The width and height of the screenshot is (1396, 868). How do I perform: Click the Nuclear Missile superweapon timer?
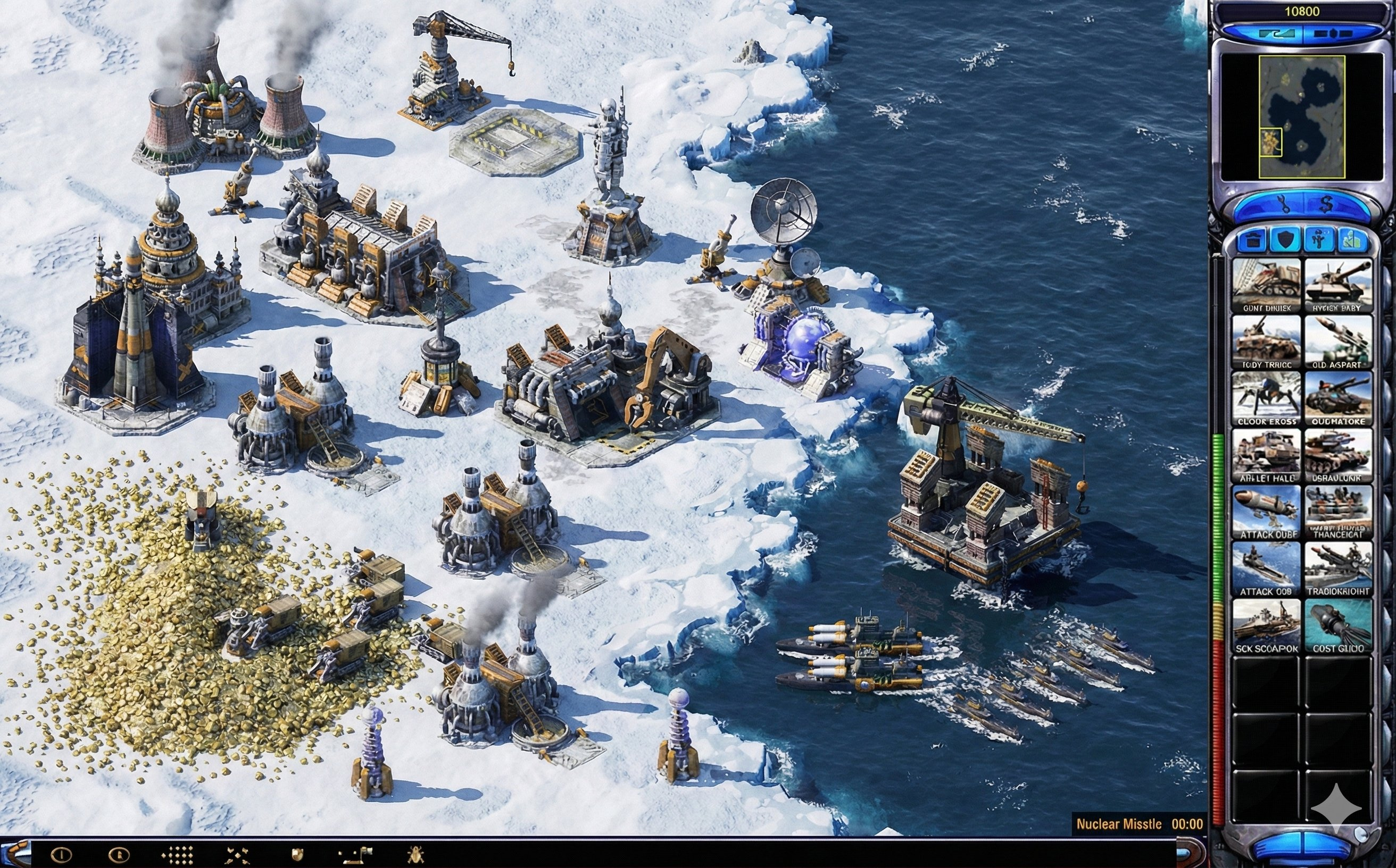pos(1140,824)
